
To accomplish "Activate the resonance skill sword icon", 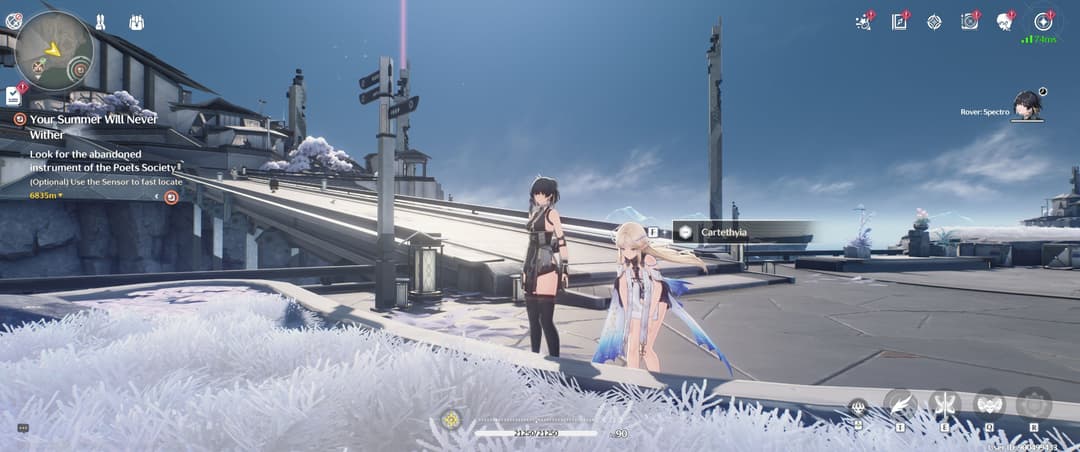I will 944,403.
